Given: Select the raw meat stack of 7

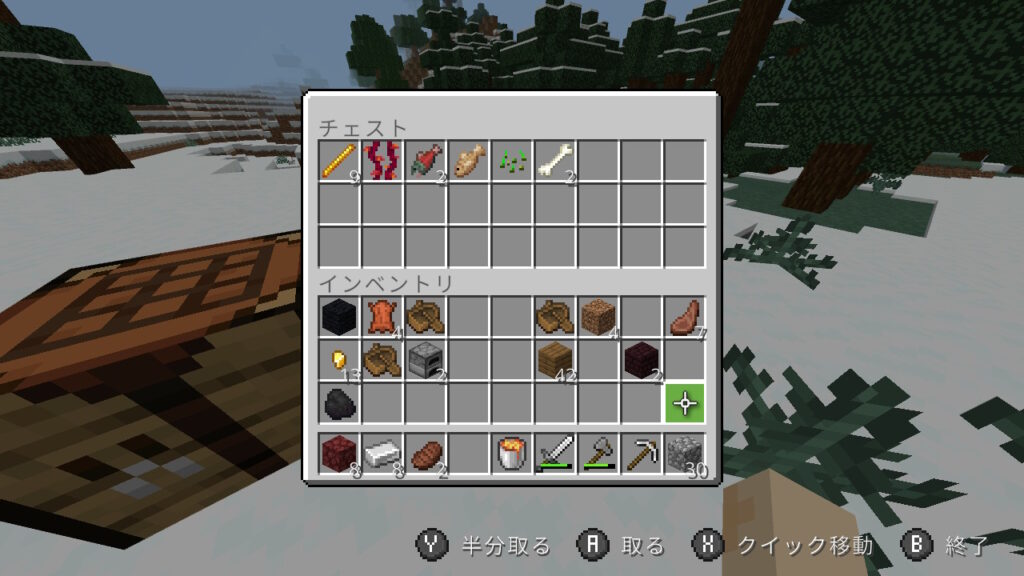Looking at the screenshot, I should pyautogui.click(x=685, y=317).
